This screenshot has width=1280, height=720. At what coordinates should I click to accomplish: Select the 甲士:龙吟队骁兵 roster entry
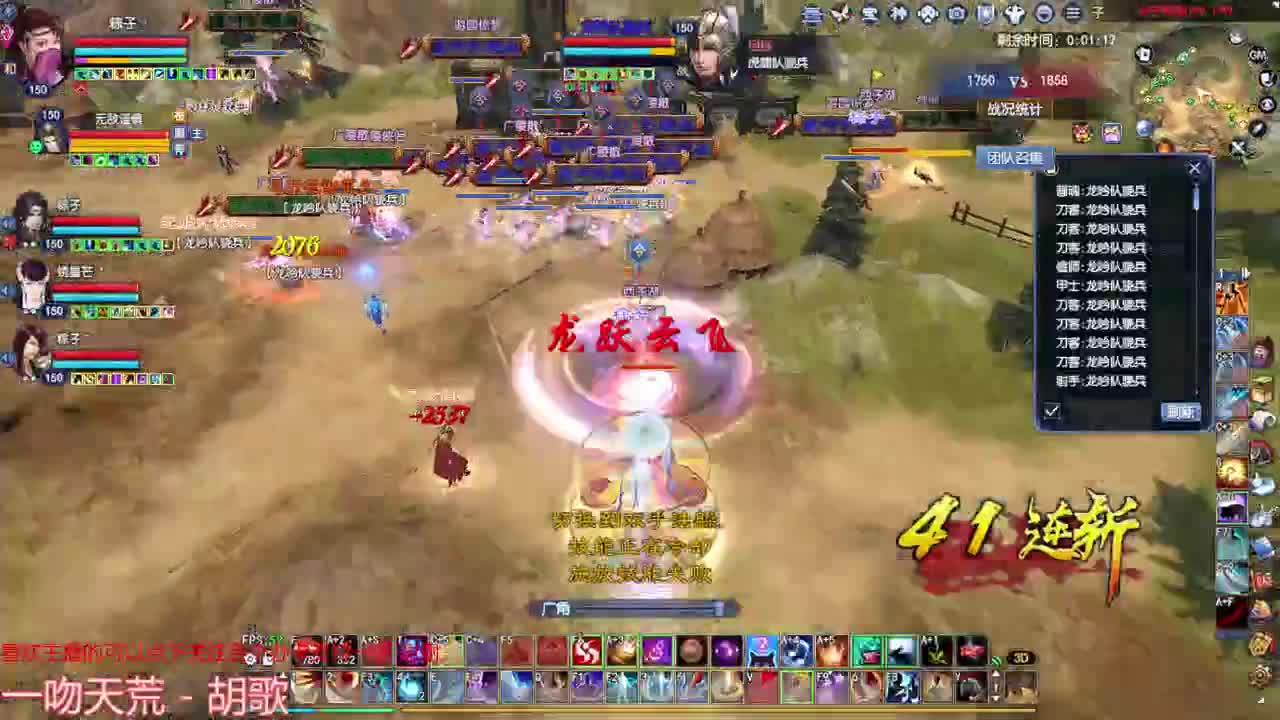click(1101, 284)
